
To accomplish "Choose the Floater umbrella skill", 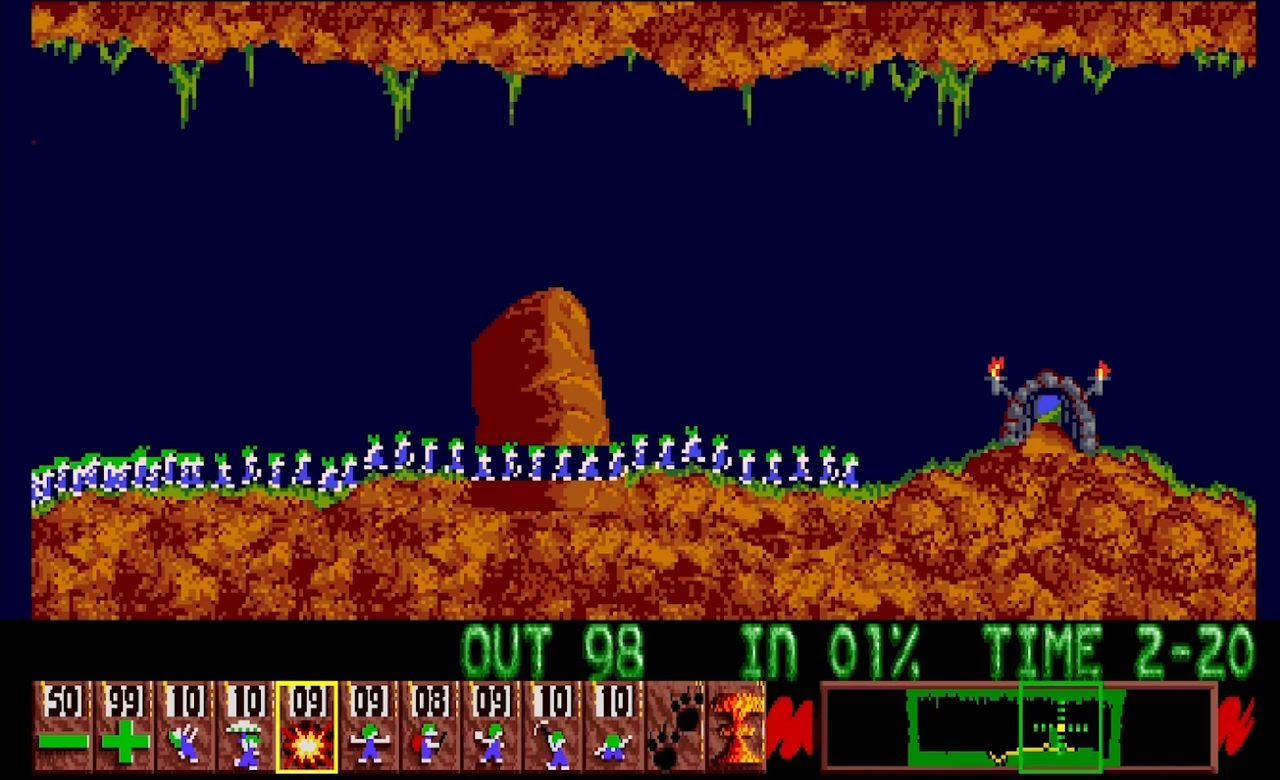I will [x=246, y=727].
